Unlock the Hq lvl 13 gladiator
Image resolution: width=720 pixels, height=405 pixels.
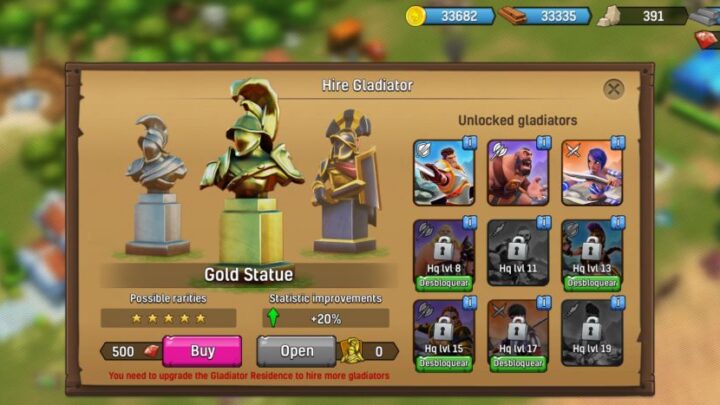[x=592, y=283]
